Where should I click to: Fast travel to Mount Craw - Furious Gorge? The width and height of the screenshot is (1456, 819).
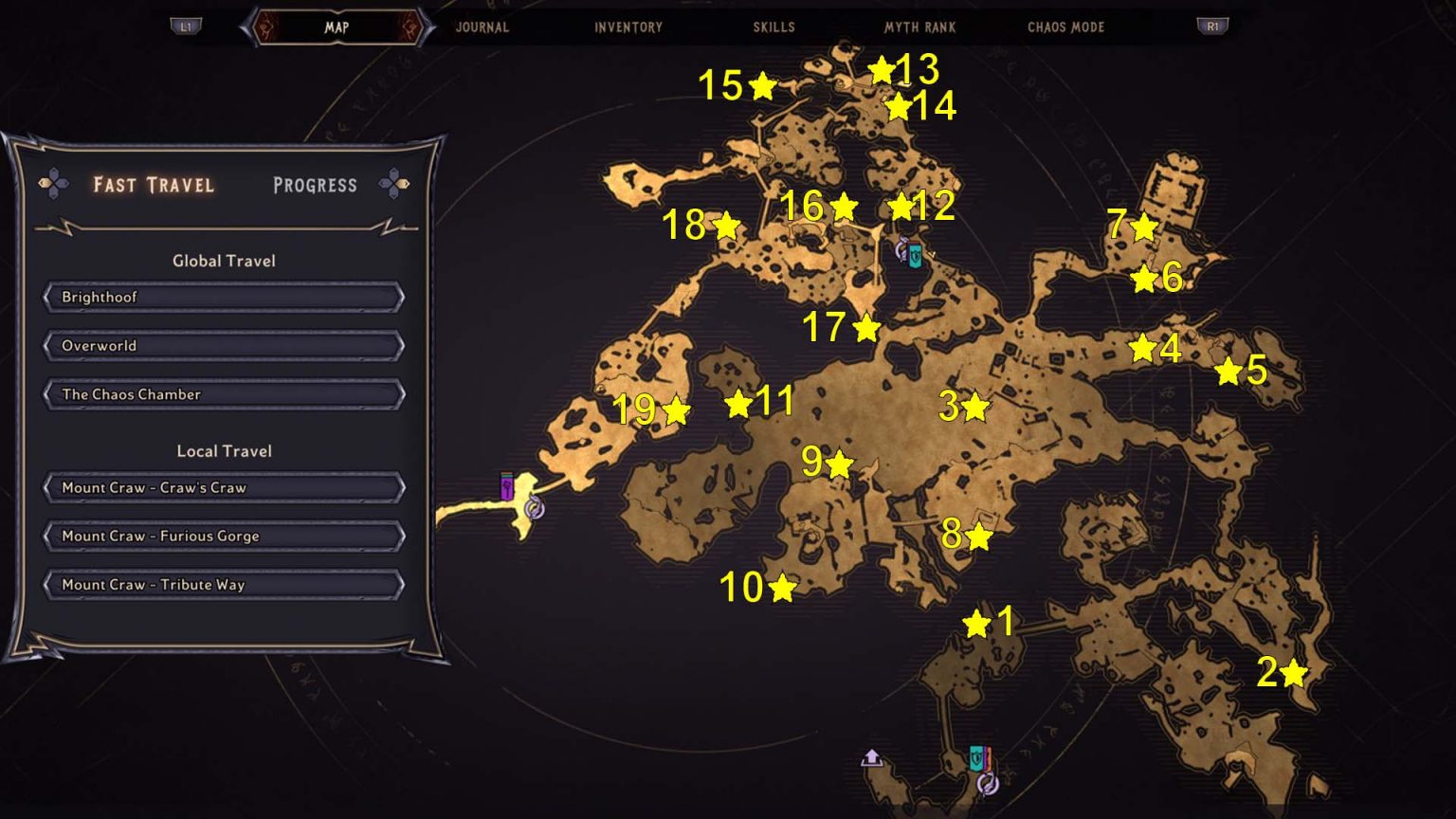(222, 536)
